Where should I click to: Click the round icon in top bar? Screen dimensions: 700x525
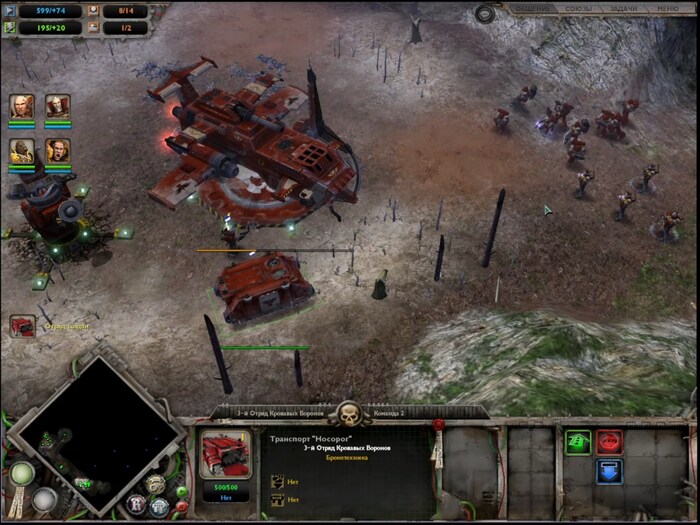point(485,13)
